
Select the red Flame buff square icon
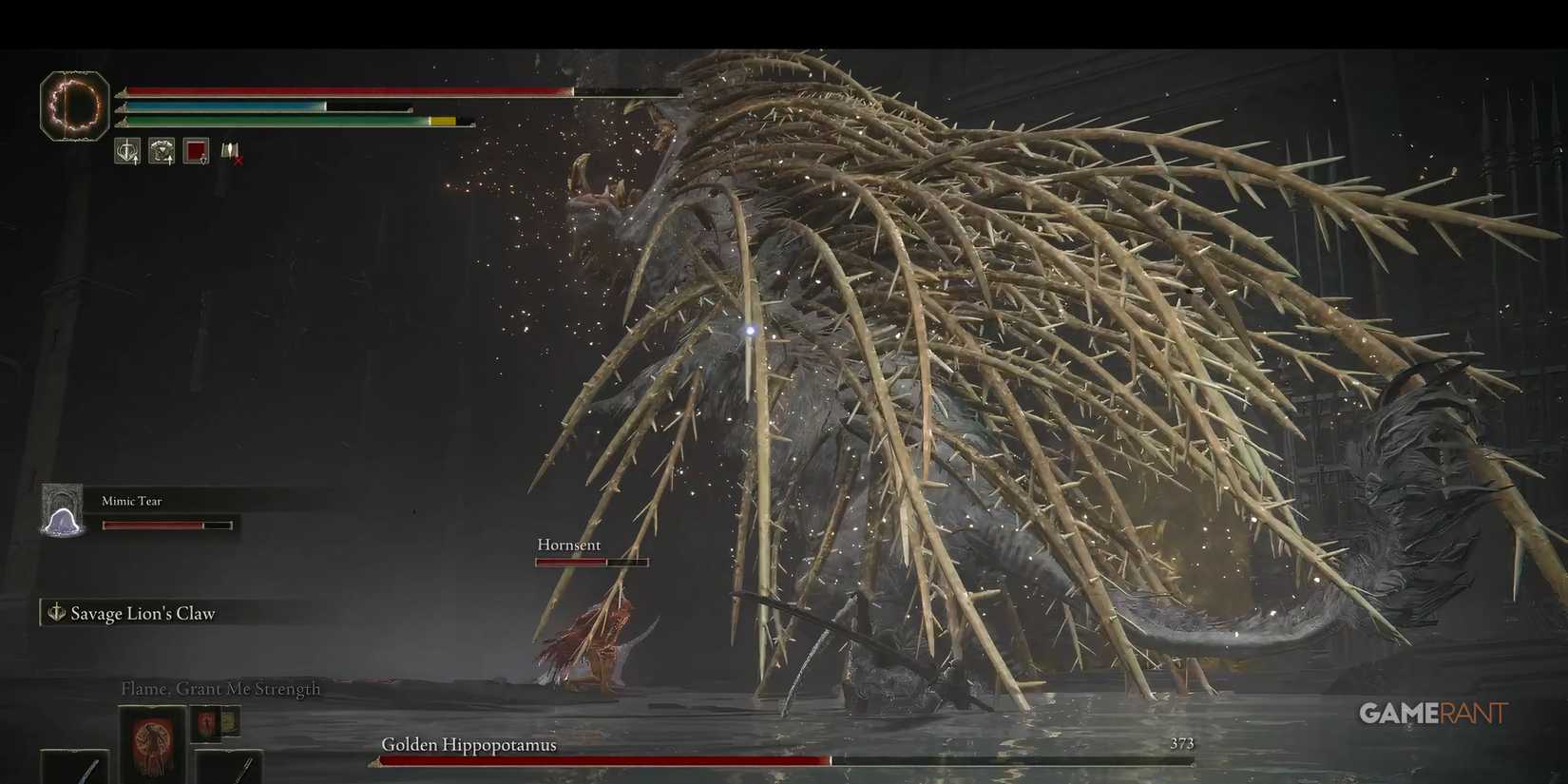click(x=196, y=150)
